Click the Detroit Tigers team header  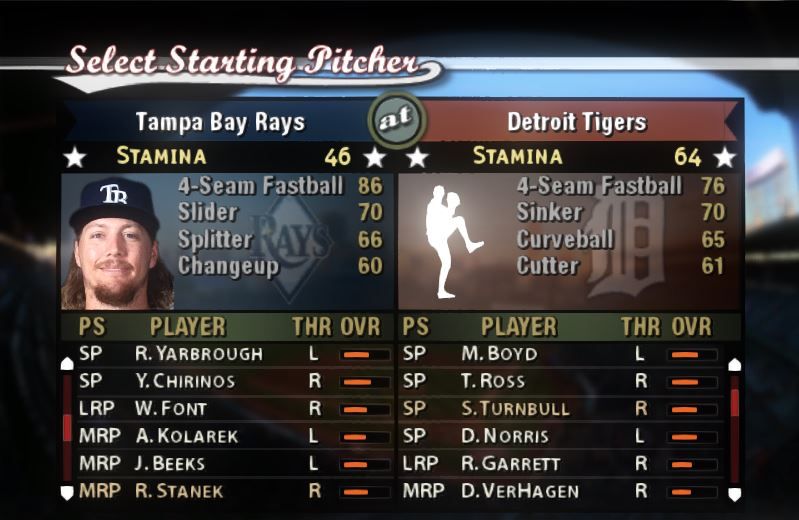pos(576,123)
